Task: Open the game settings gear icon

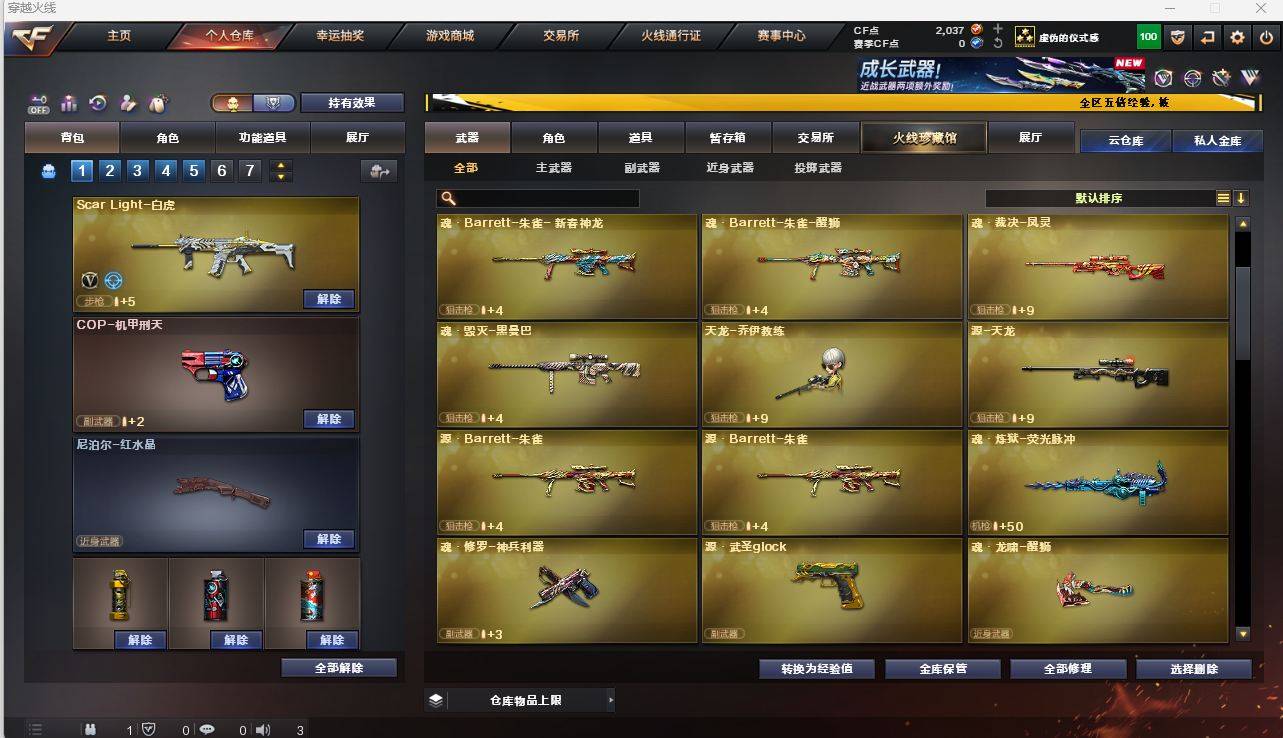Action: tap(1236, 37)
